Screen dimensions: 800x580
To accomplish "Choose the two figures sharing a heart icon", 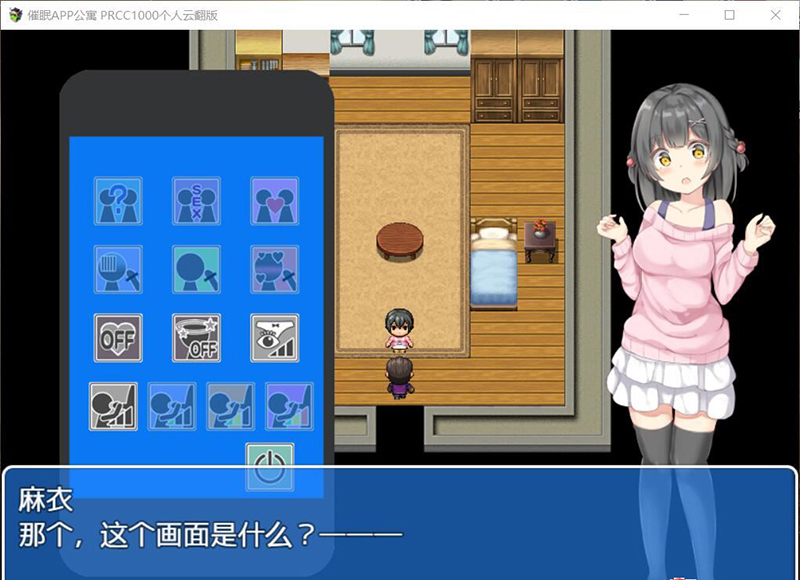I will tap(274, 201).
